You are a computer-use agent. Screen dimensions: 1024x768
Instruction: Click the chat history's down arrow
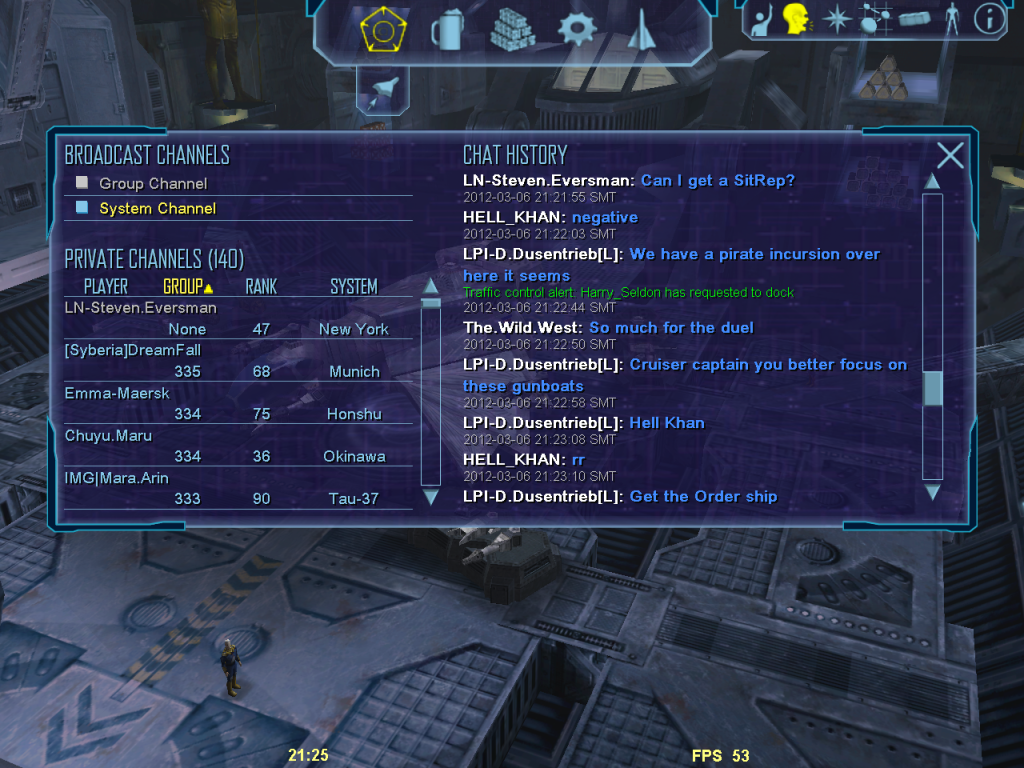pyautogui.click(x=932, y=492)
